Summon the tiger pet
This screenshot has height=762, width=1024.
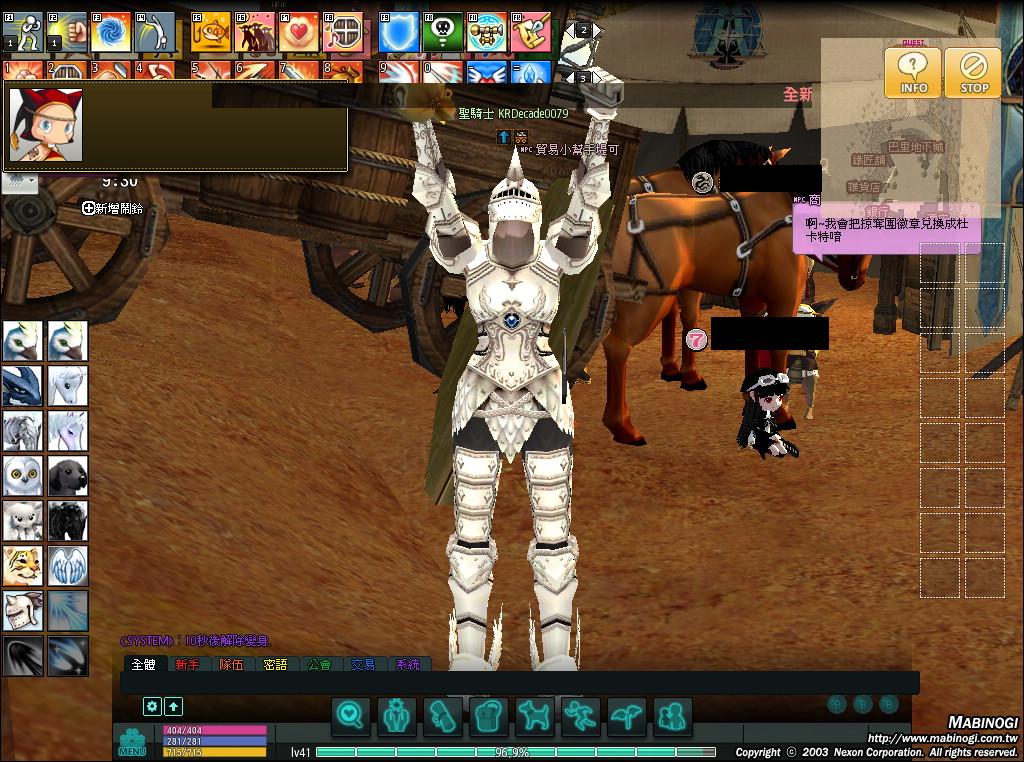pos(22,566)
